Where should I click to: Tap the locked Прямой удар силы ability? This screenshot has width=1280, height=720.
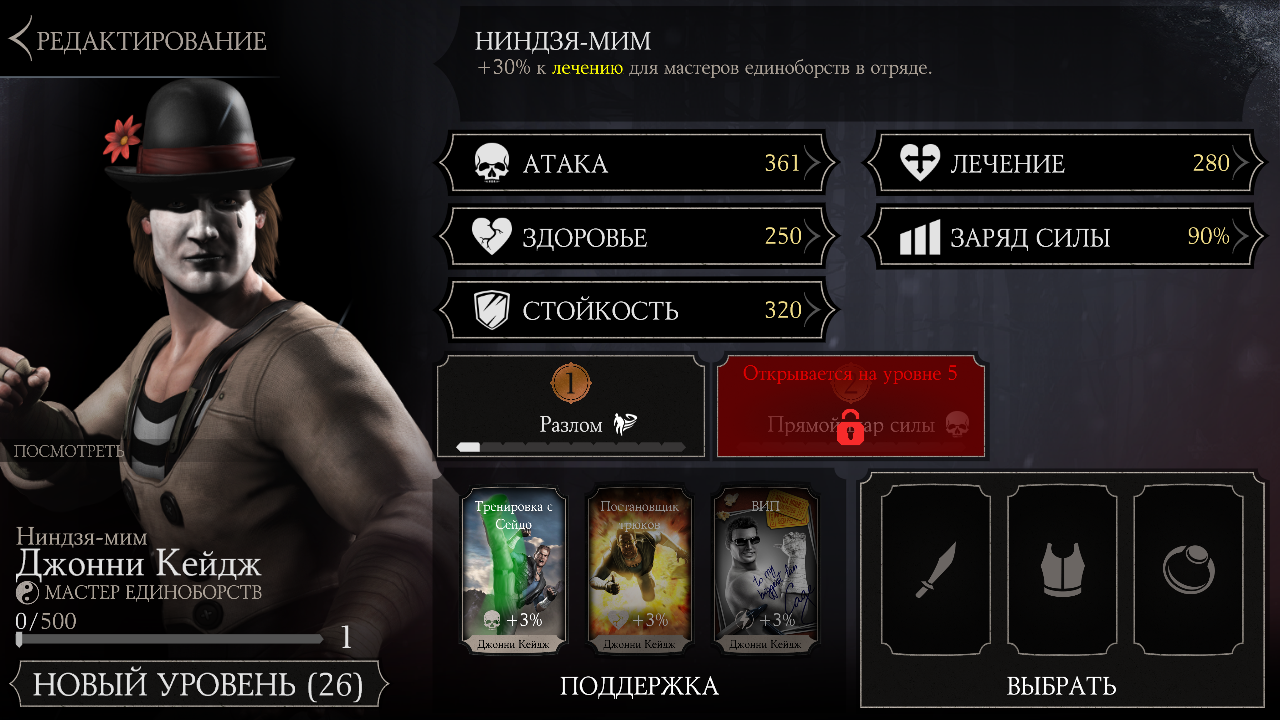[851, 407]
